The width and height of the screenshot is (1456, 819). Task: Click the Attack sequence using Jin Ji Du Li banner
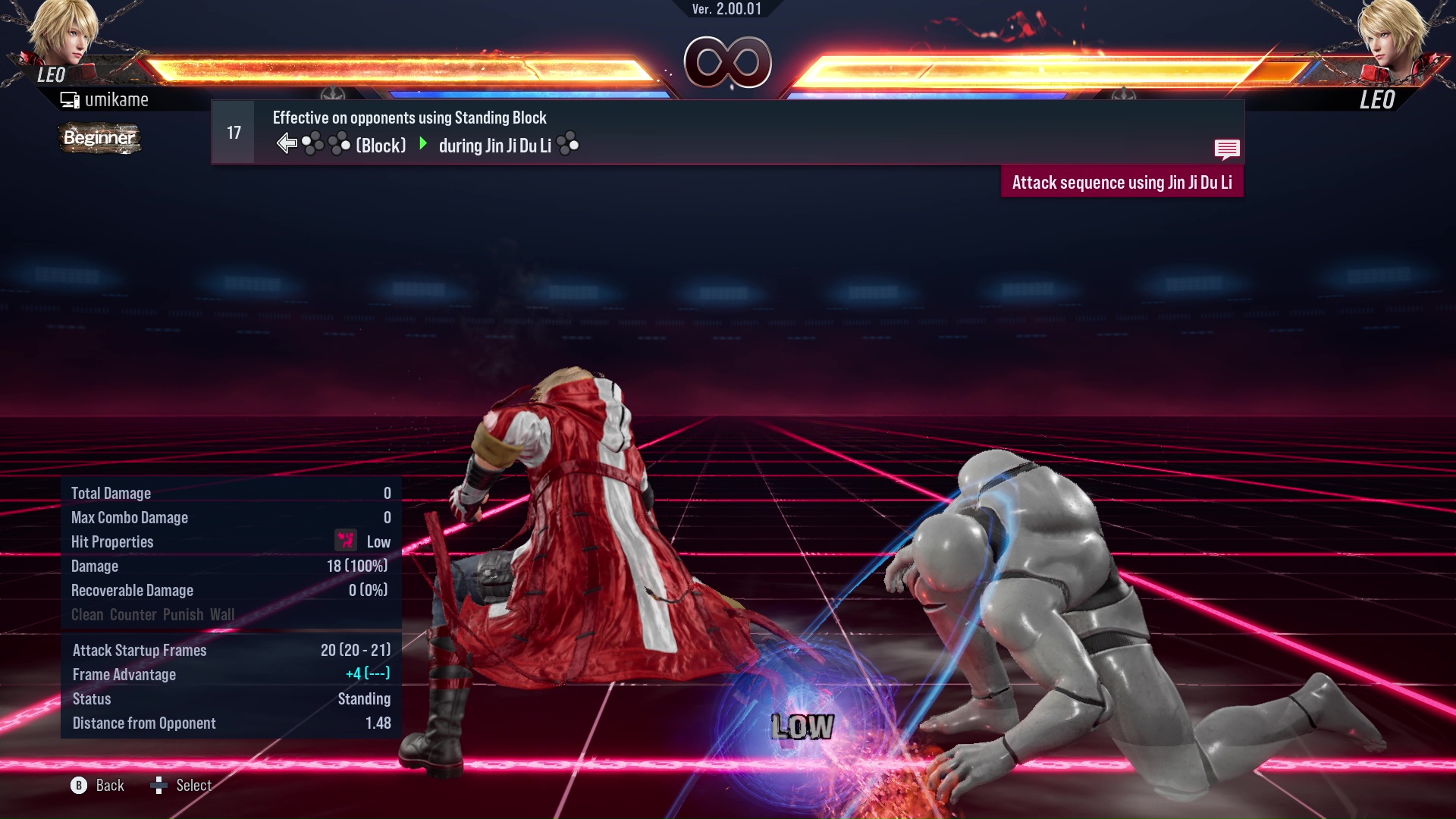1122,182
